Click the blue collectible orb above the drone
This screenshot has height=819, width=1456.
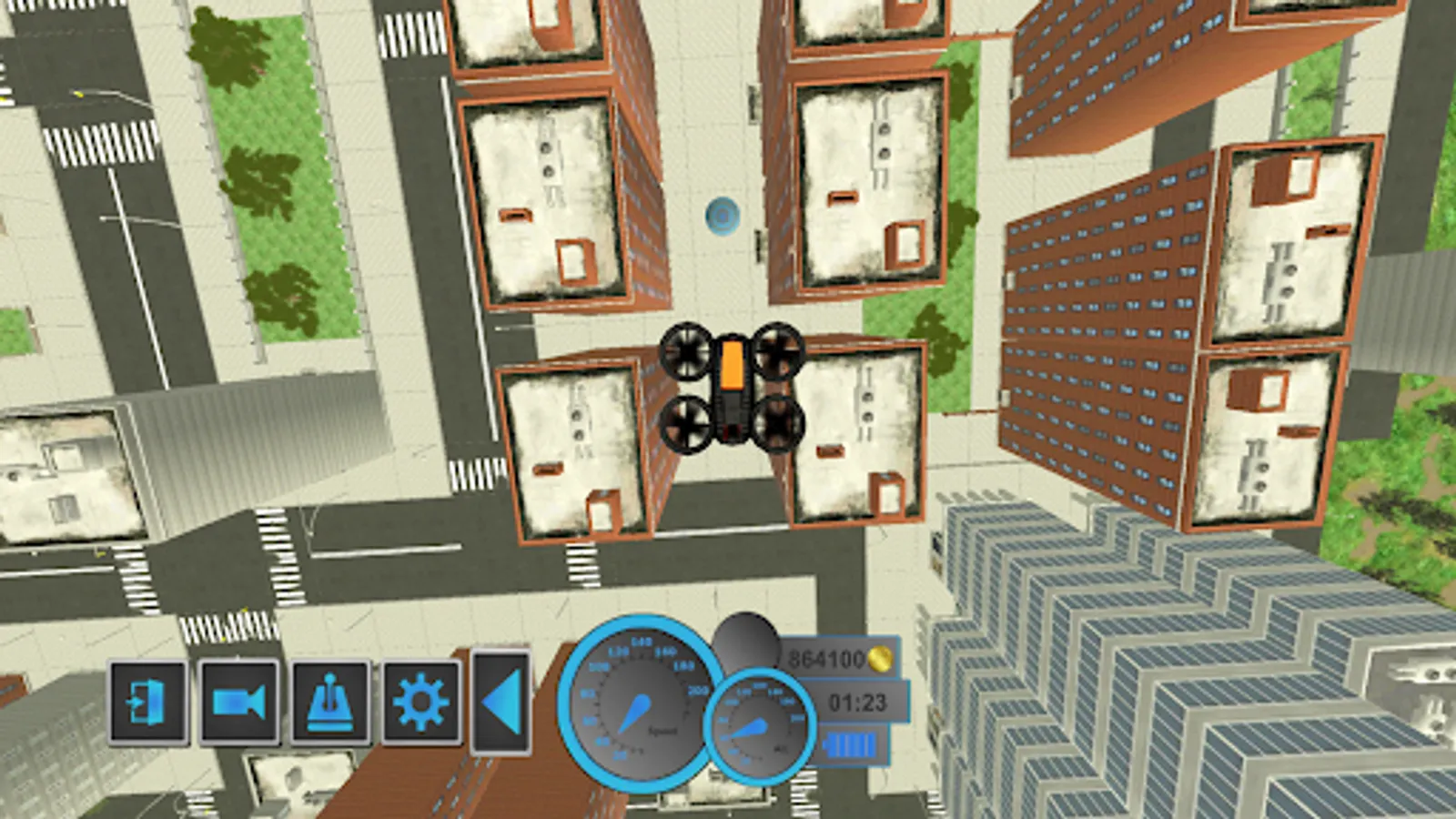(722, 215)
